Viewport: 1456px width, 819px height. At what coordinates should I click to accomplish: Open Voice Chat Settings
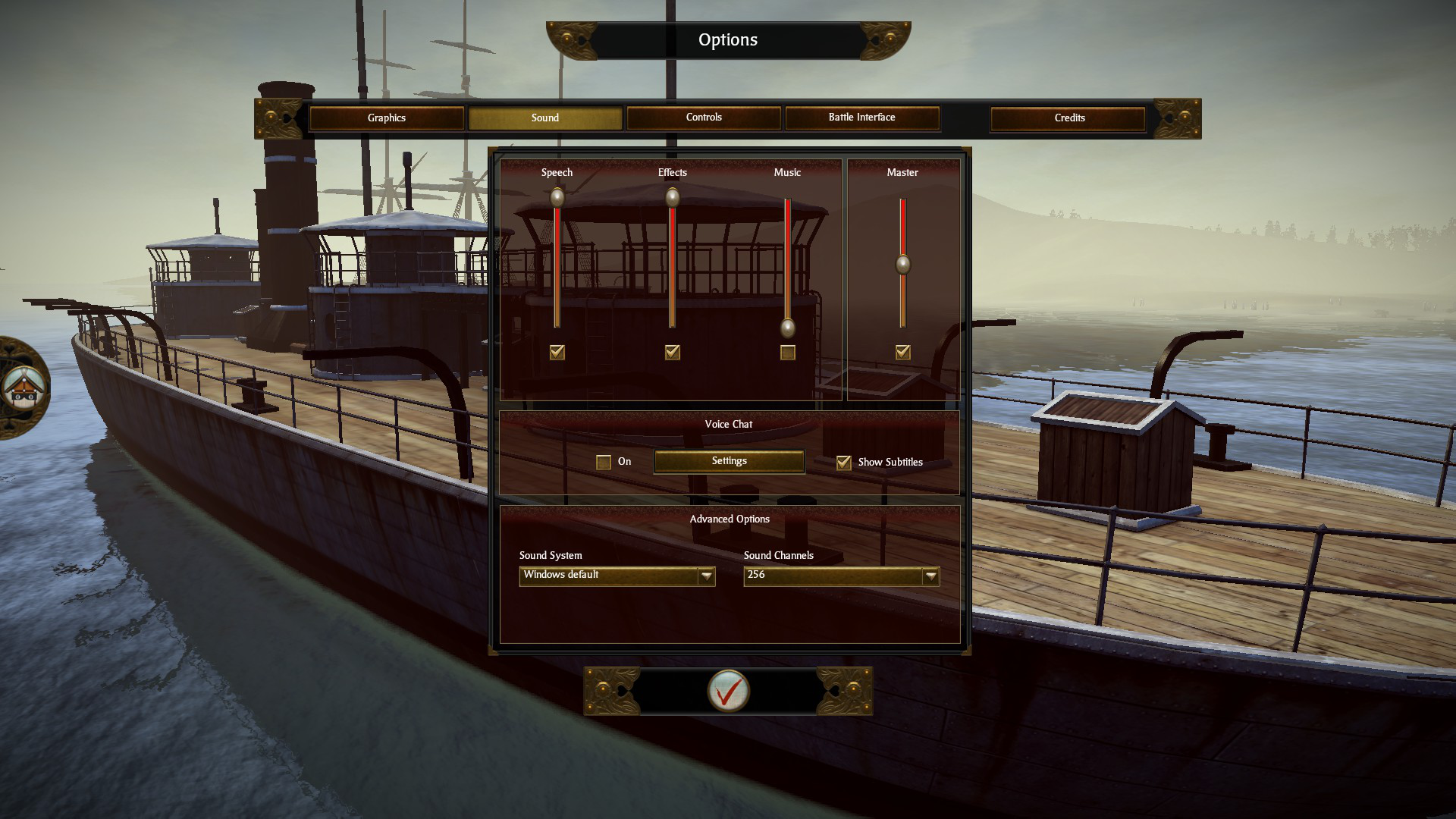[729, 461]
